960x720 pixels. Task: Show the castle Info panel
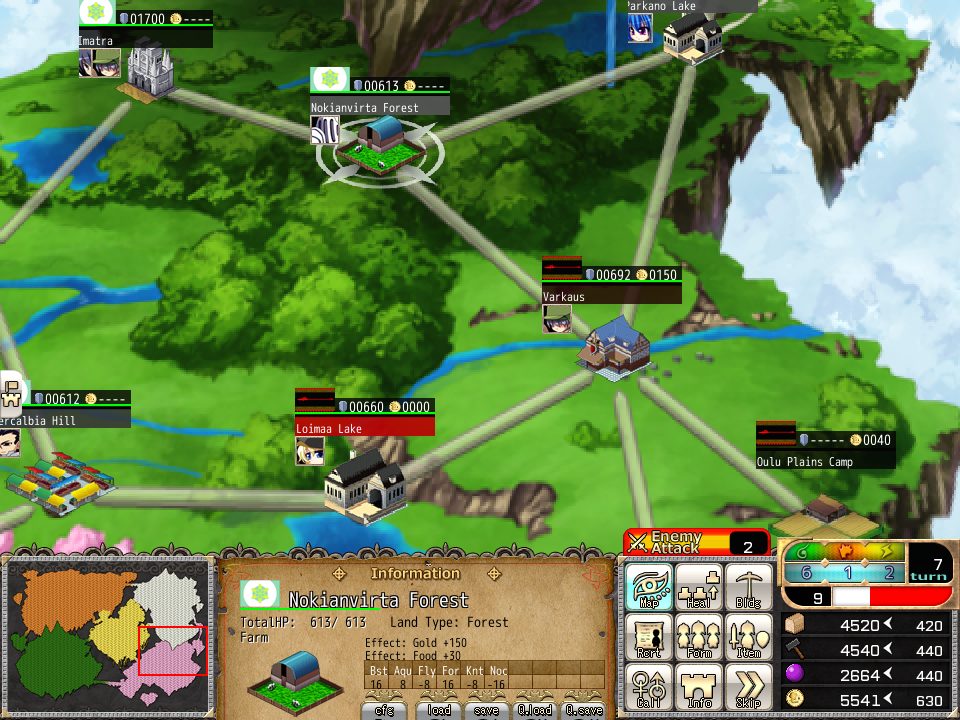tap(699, 688)
